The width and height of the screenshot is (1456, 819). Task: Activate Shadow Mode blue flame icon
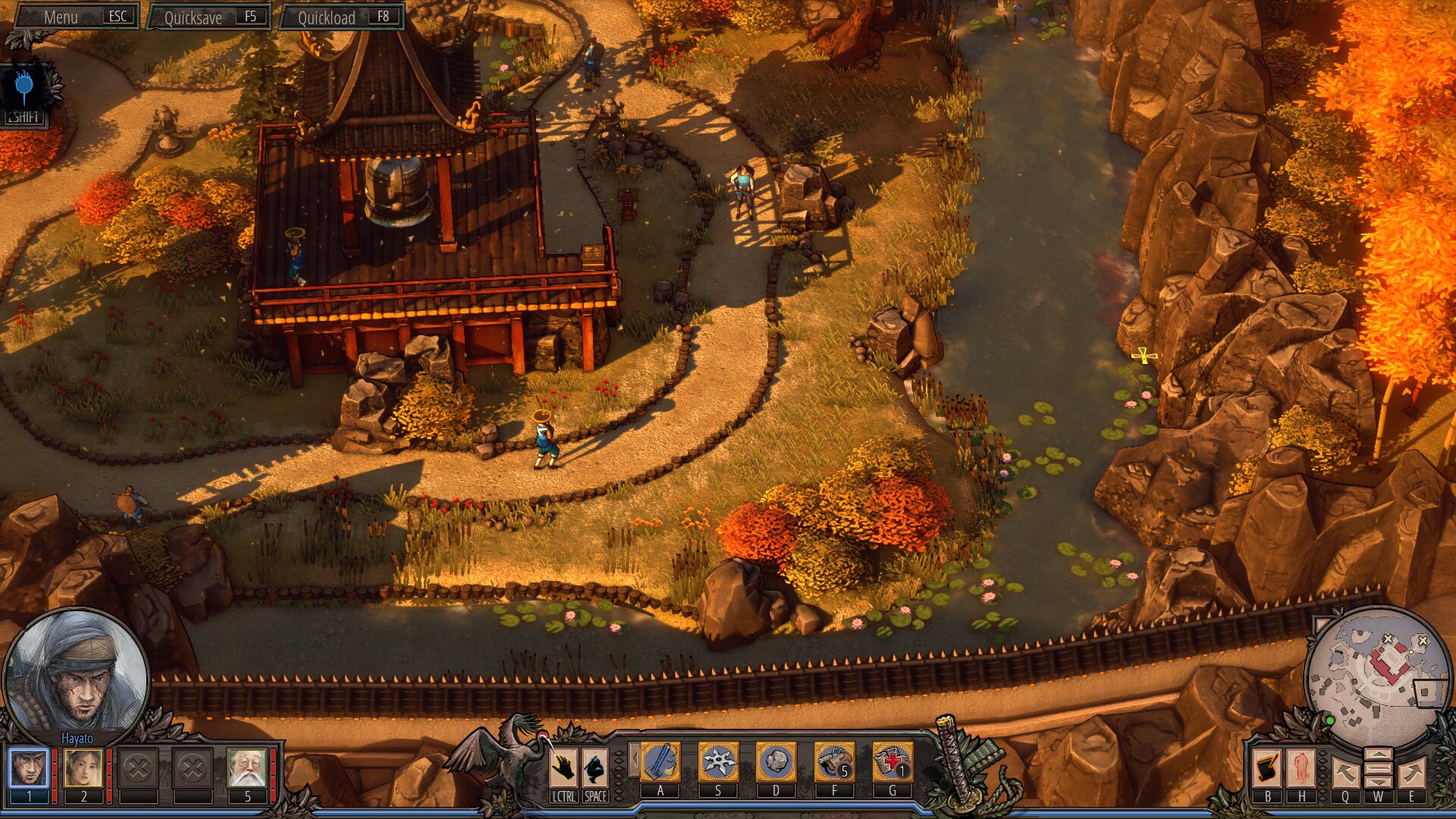click(24, 87)
